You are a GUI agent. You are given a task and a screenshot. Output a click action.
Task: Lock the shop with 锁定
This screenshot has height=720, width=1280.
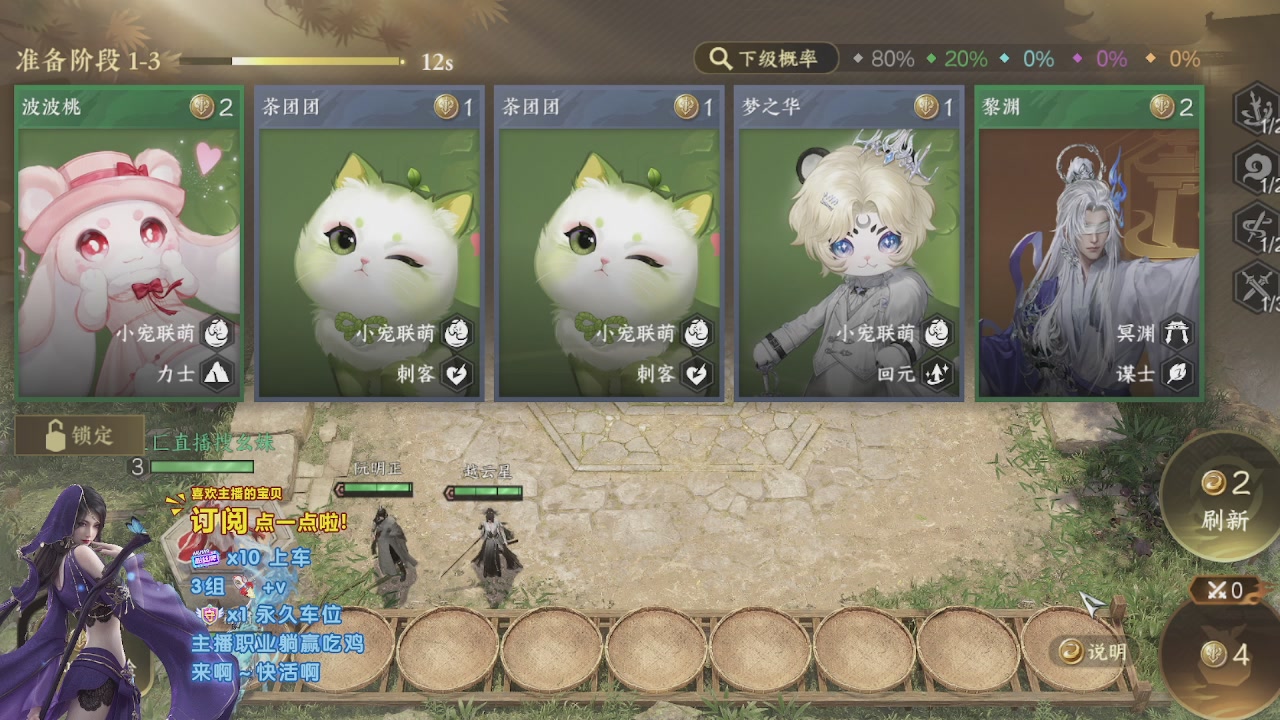[x=80, y=435]
